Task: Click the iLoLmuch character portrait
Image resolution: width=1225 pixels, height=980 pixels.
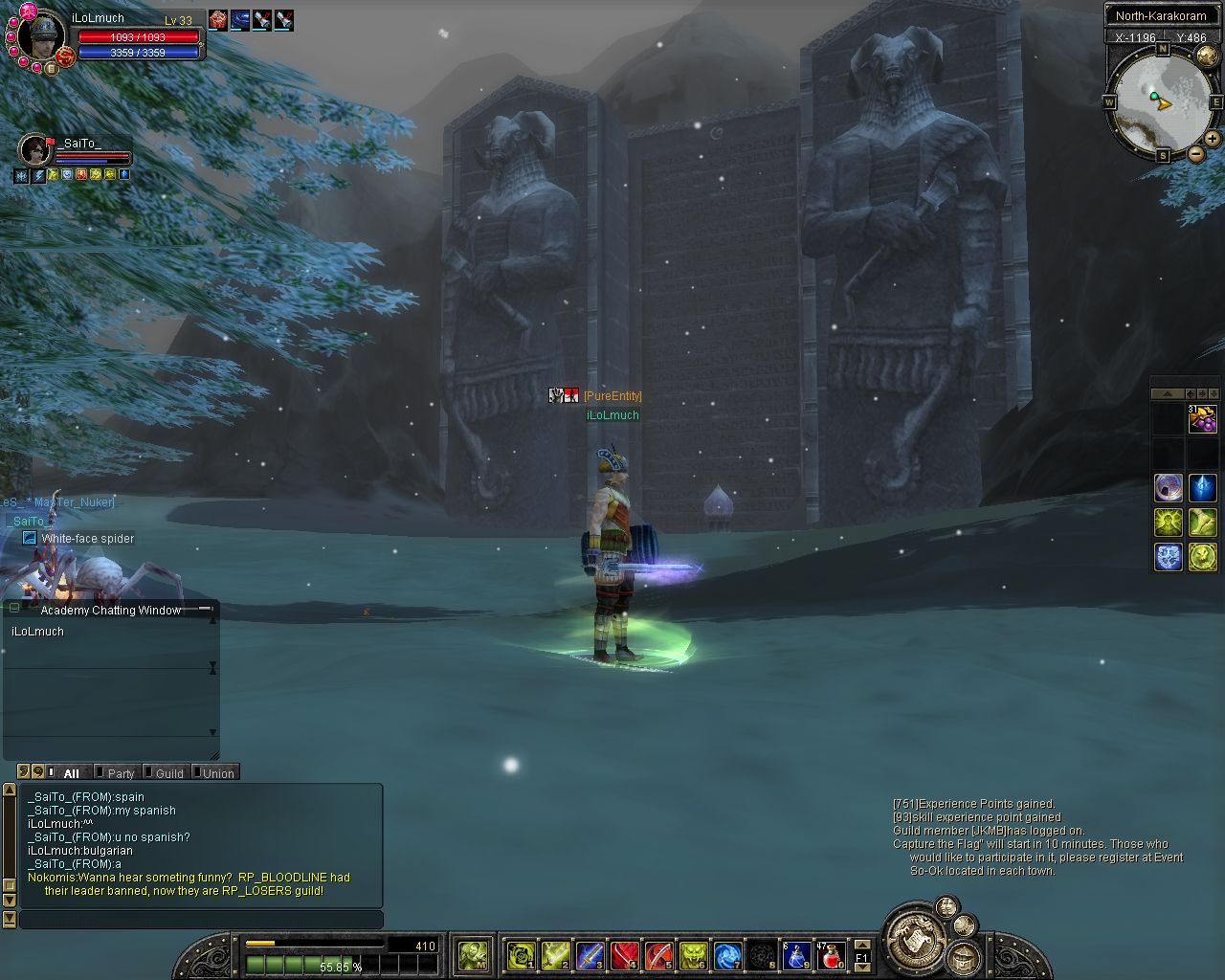Action: coord(41,37)
